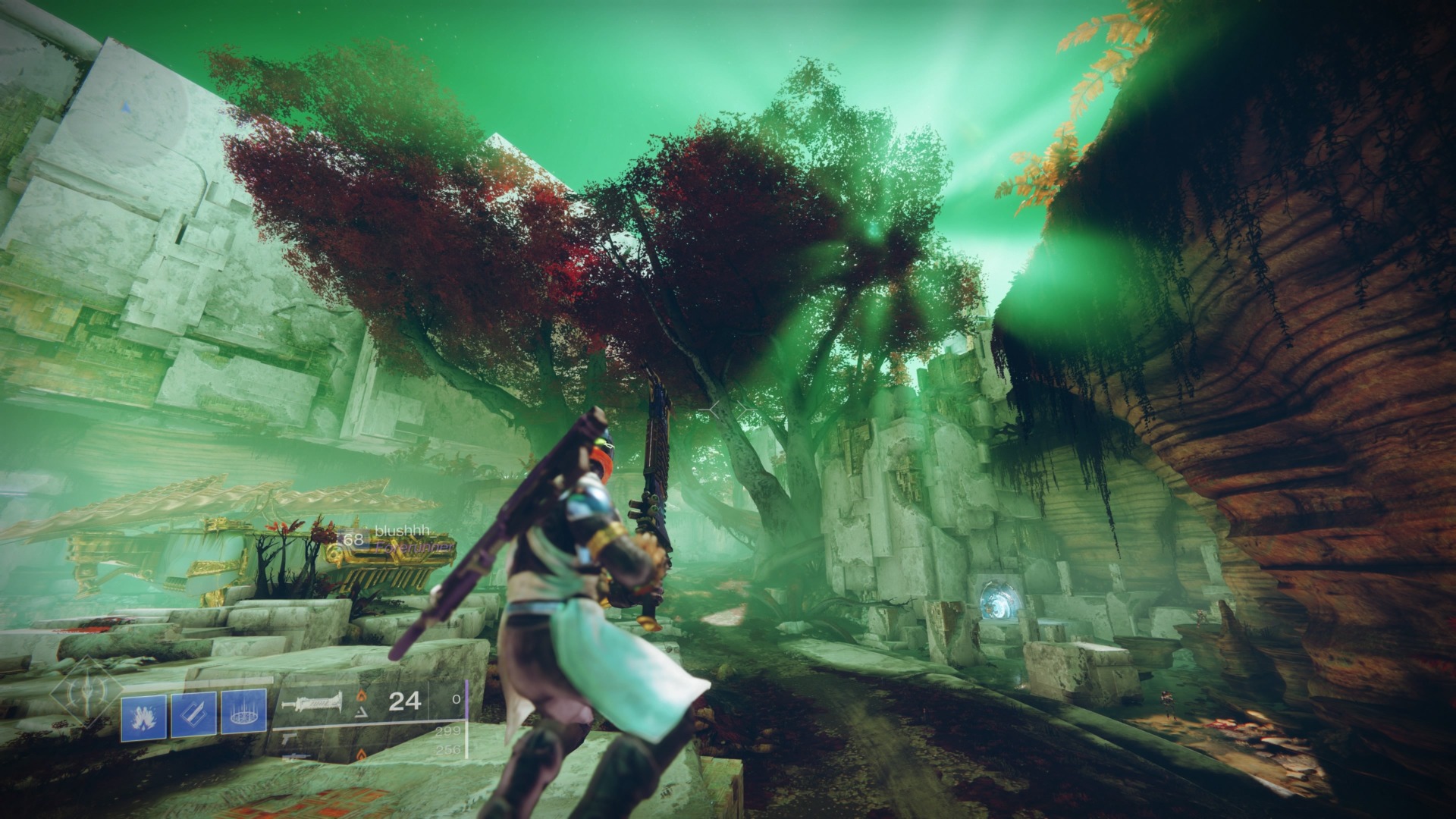Click the orange special ammo flame icon
Viewport: 1456px width, 819px height.
coord(362,698)
